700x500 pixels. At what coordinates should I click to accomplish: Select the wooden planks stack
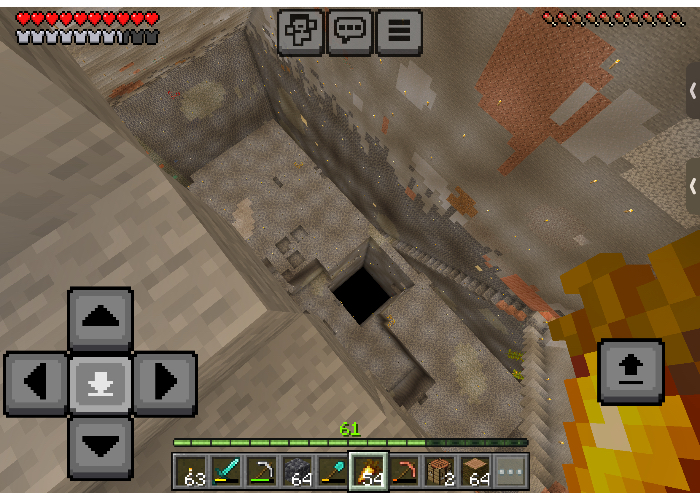pyautogui.click(x=475, y=471)
